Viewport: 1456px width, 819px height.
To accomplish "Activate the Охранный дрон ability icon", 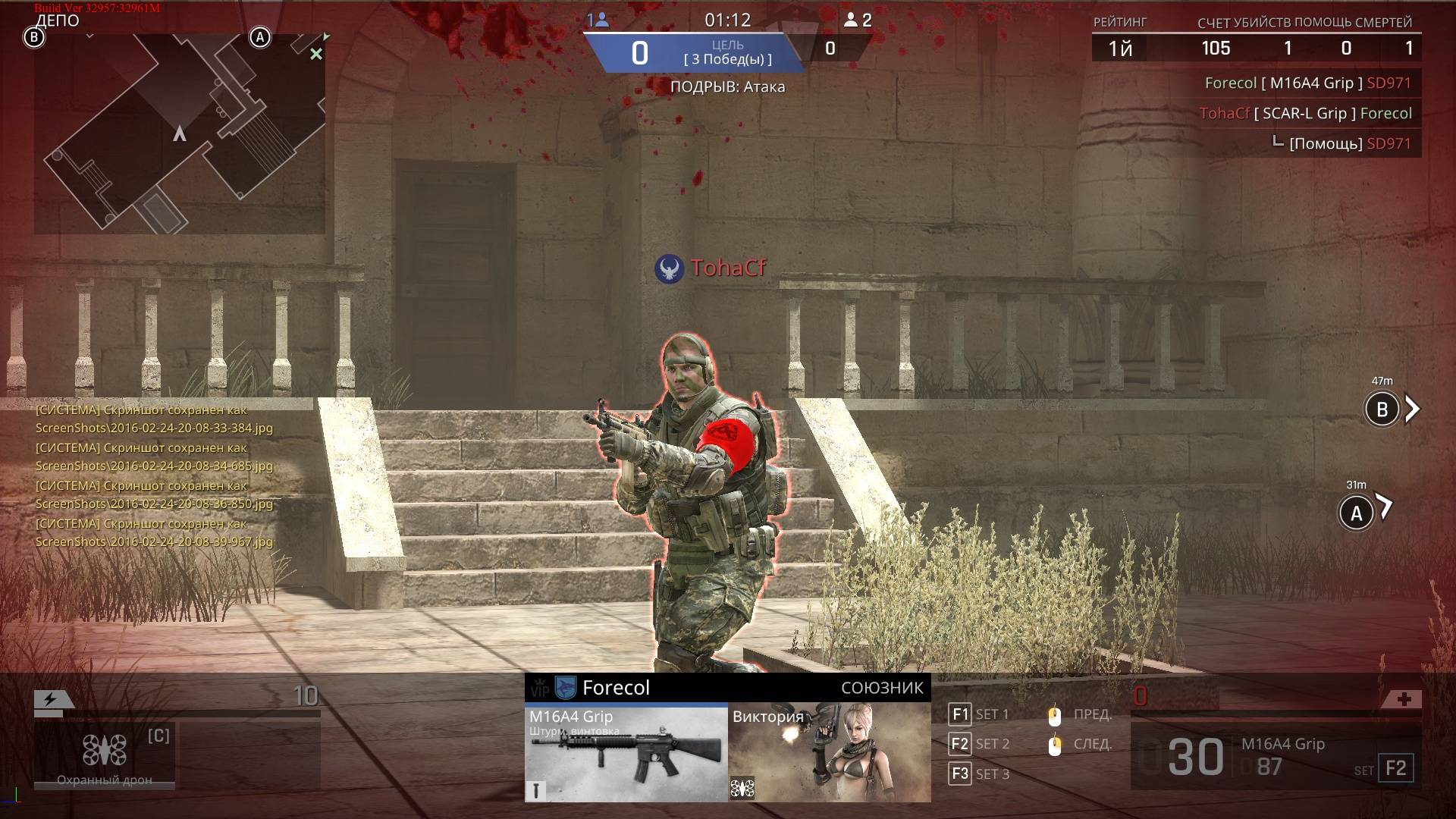I will (x=105, y=752).
